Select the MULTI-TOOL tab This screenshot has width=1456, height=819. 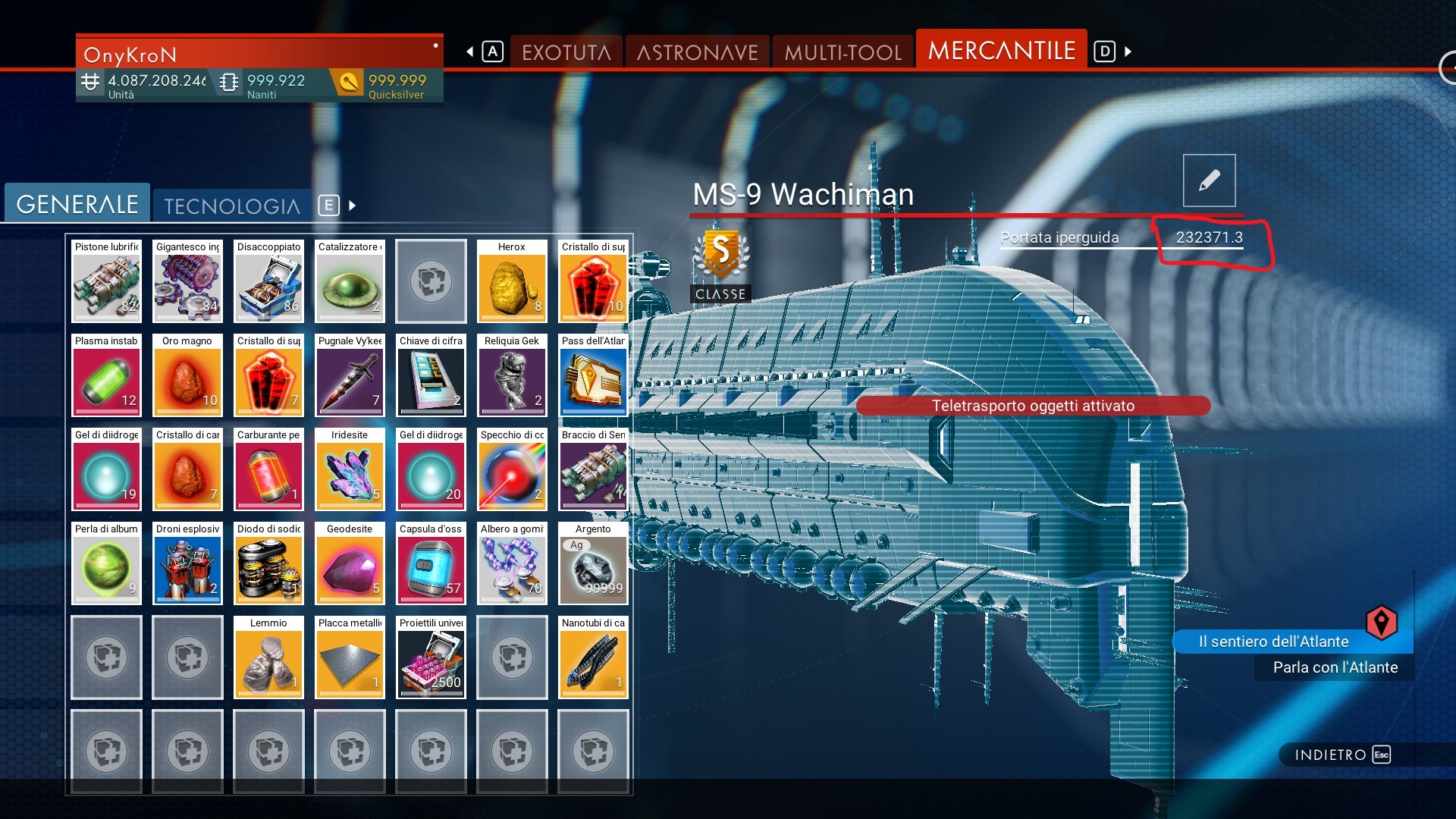(843, 52)
